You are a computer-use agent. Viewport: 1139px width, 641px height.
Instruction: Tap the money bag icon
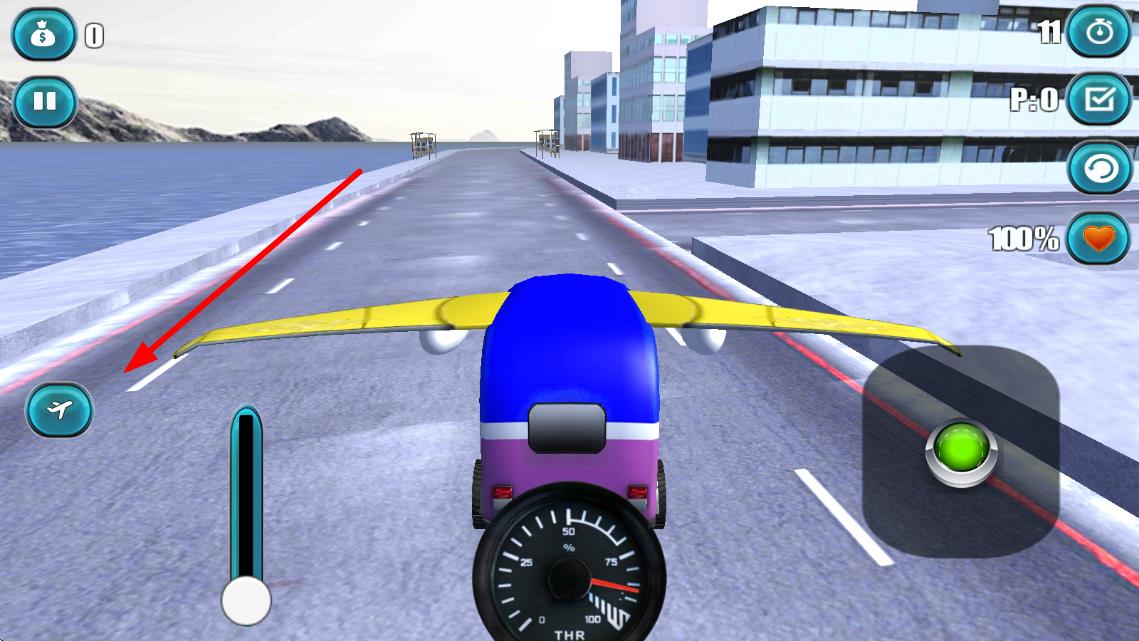[x=44, y=36]
